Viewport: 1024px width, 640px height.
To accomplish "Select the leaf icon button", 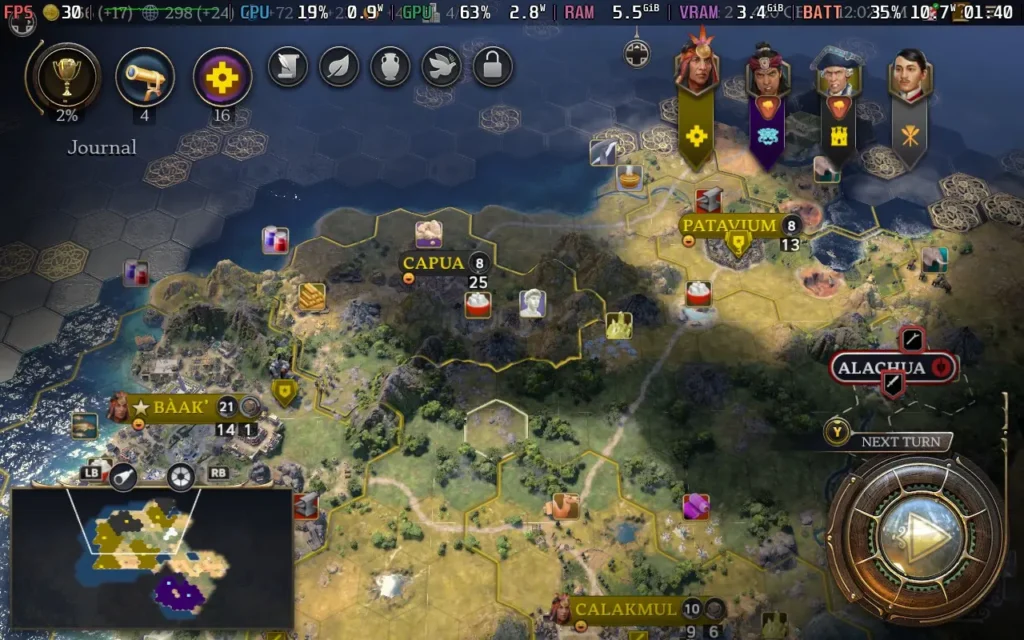I will point(339,67).
